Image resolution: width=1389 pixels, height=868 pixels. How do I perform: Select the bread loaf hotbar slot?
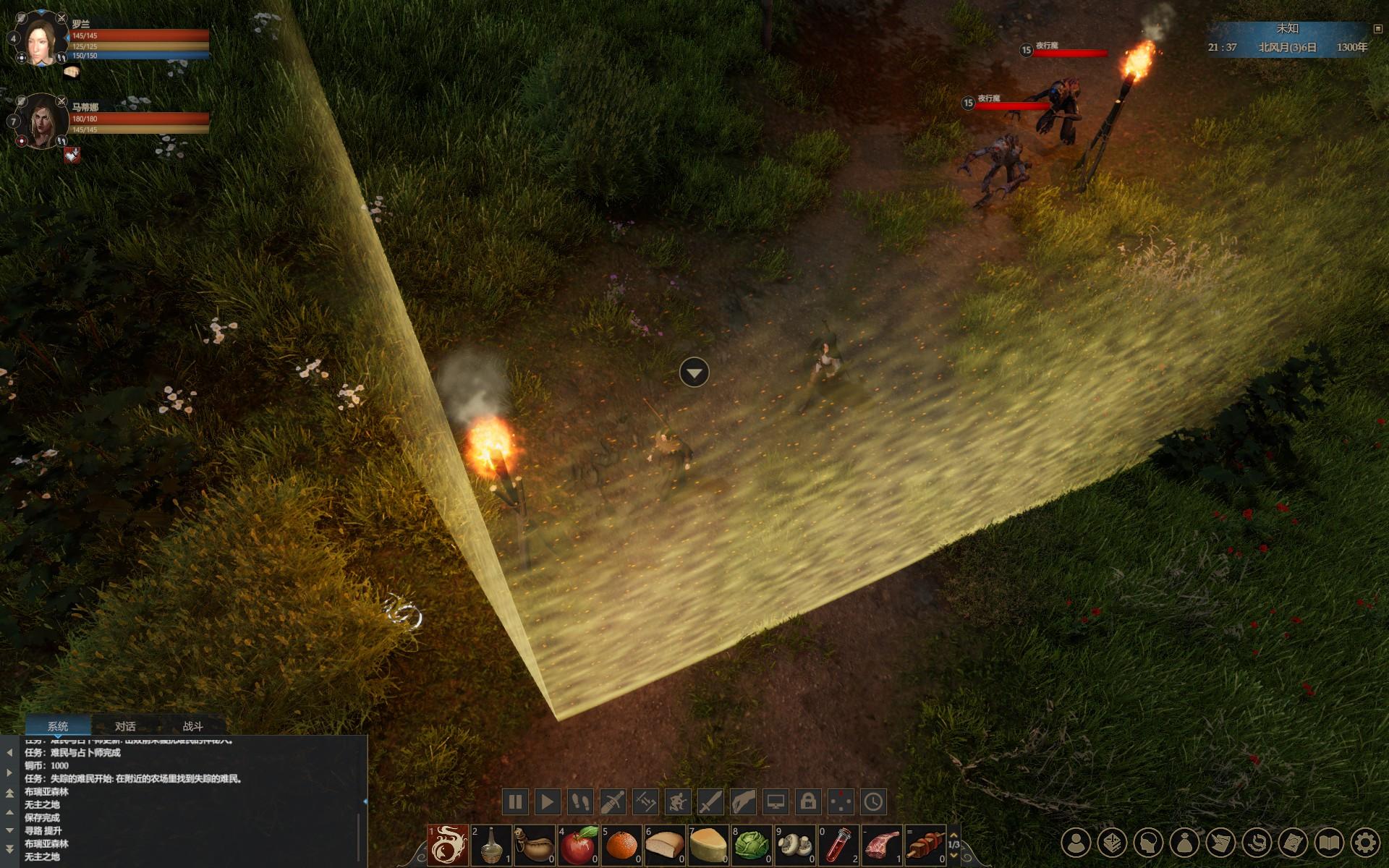click(665, 845)
